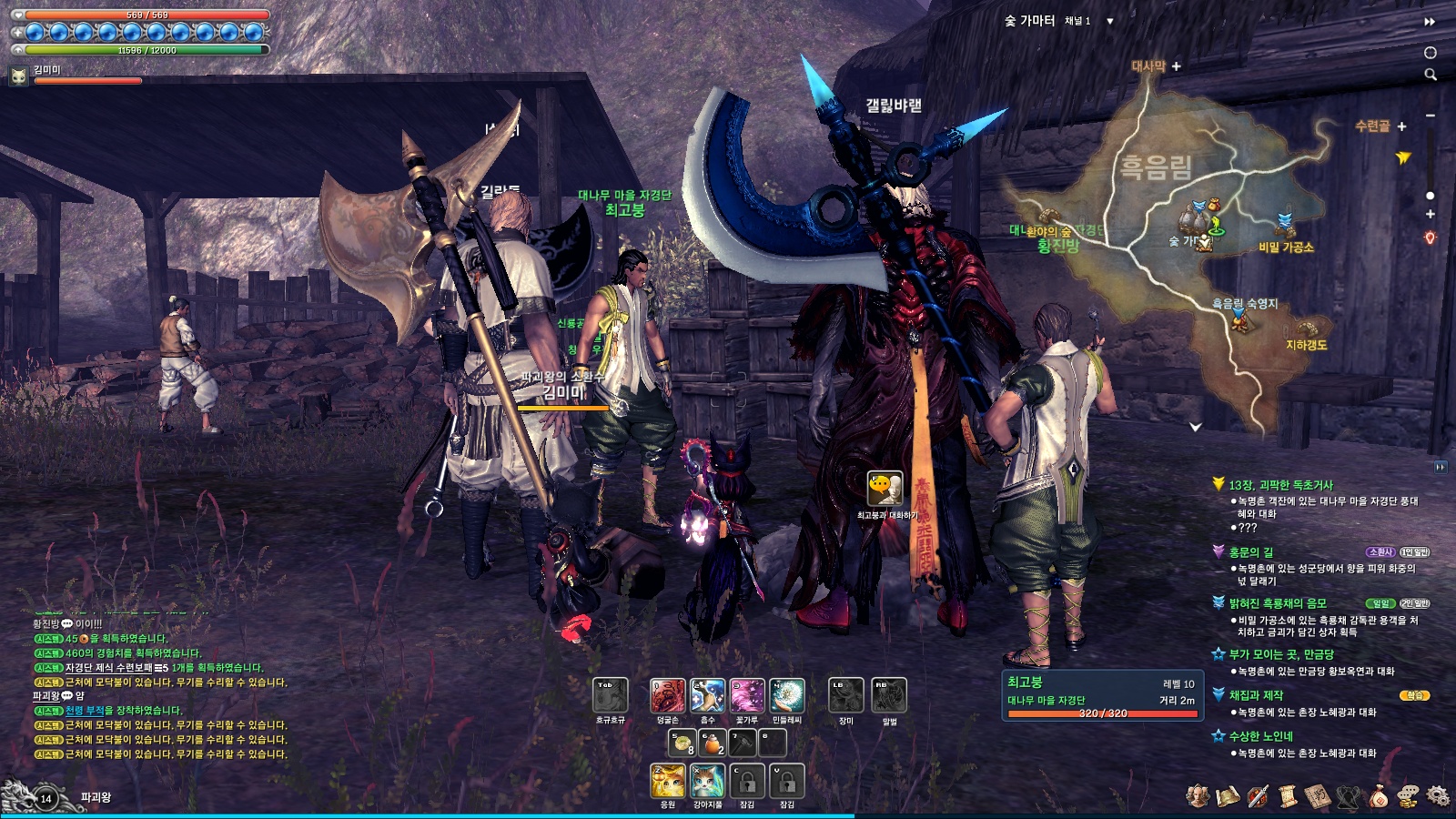Use the 응원 pet skill icon

(x=667, y=783)
